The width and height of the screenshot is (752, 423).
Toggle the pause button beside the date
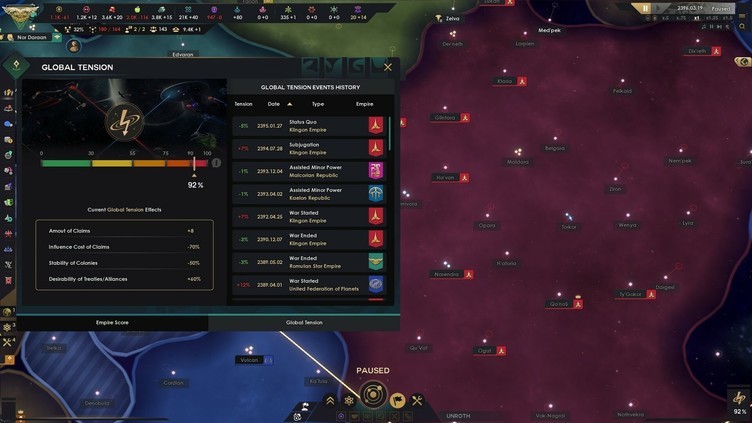[x=646, y=9]
